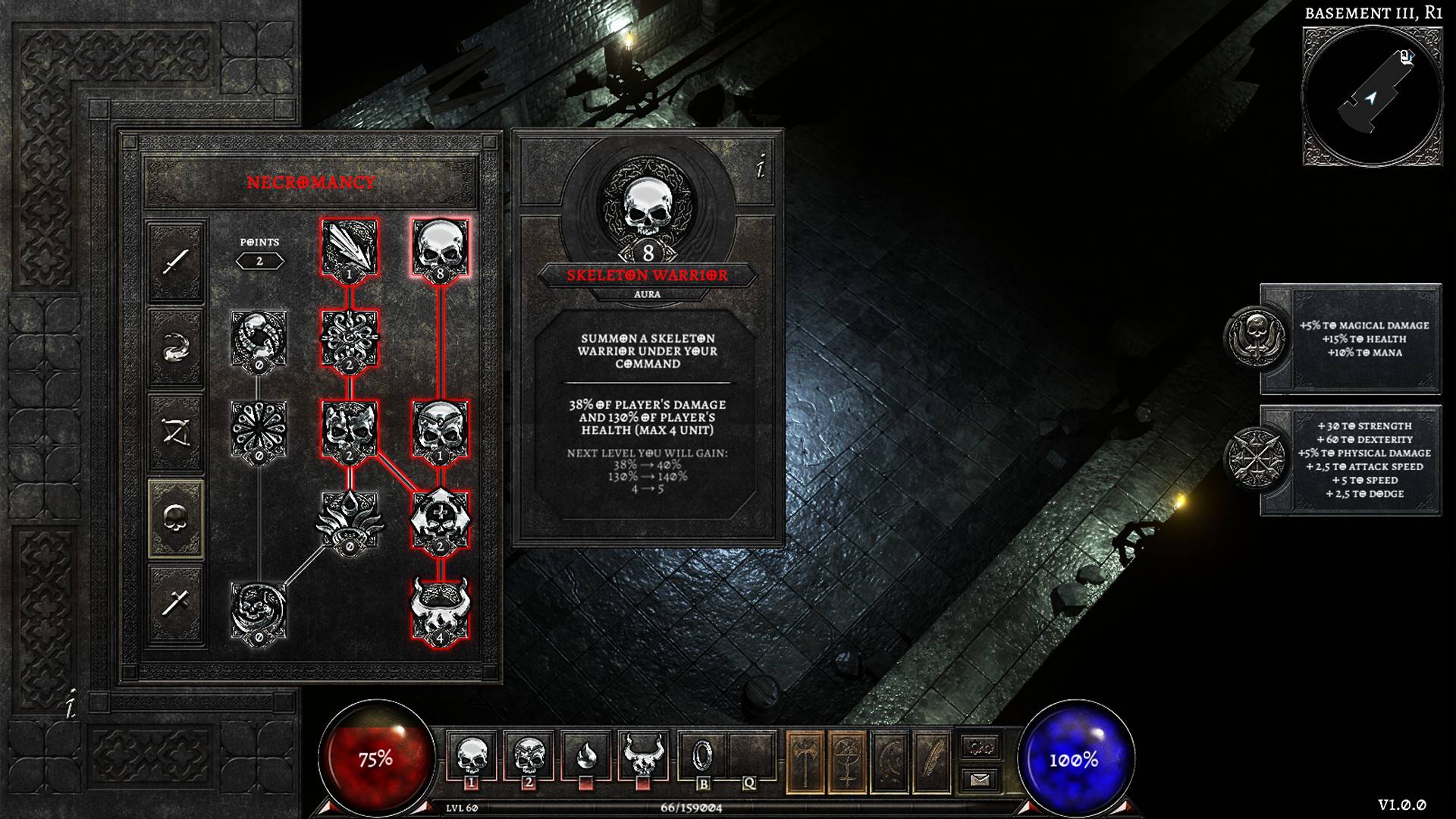The width and height of the screenshot is (1456, 819).
Task: Select the radial flower skill node
Action: point(259,429)
